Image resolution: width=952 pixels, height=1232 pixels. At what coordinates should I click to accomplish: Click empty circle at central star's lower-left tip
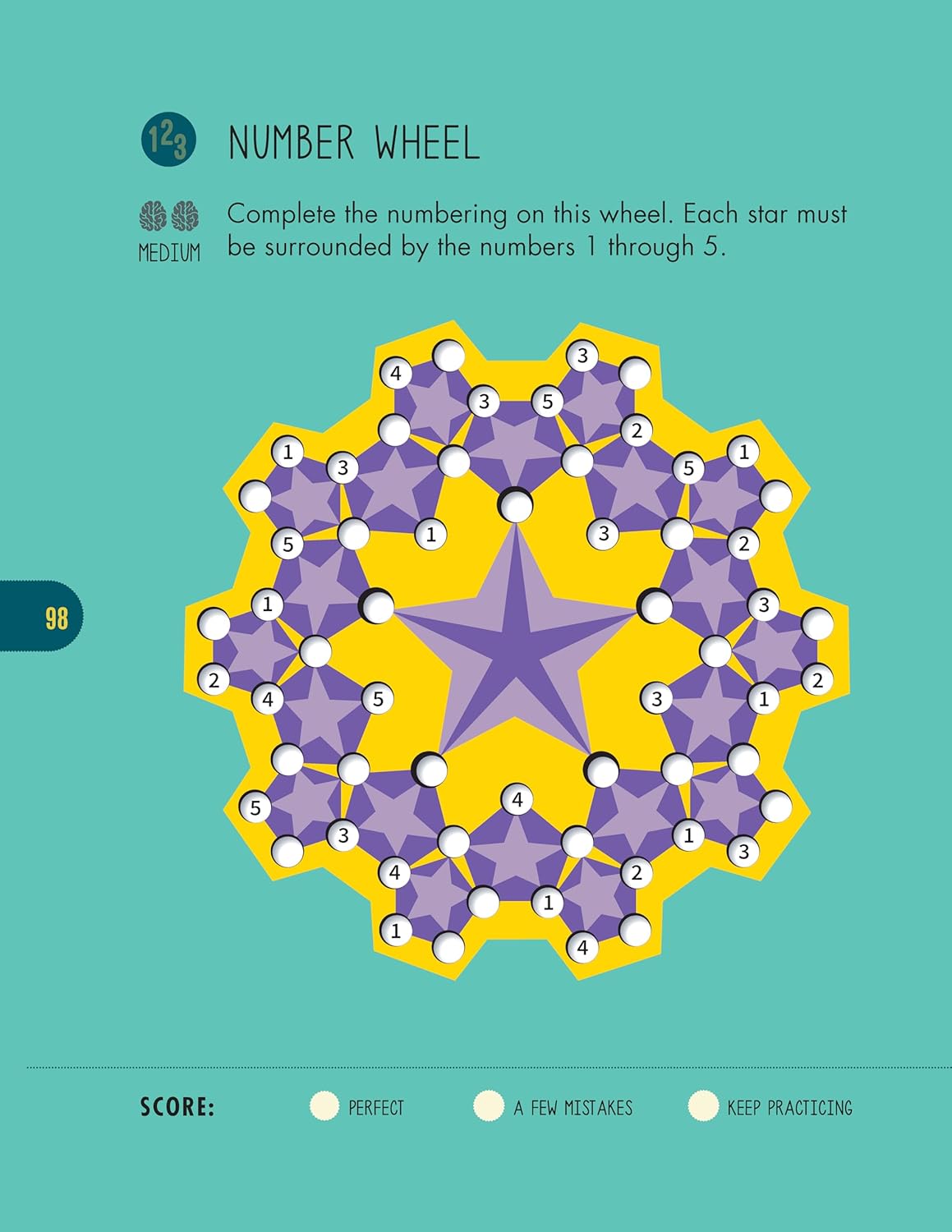(430, 769)
